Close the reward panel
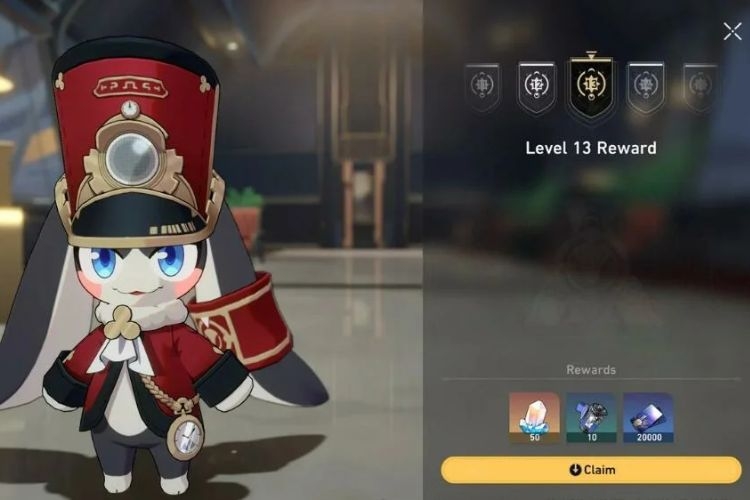 pos(732,32)
